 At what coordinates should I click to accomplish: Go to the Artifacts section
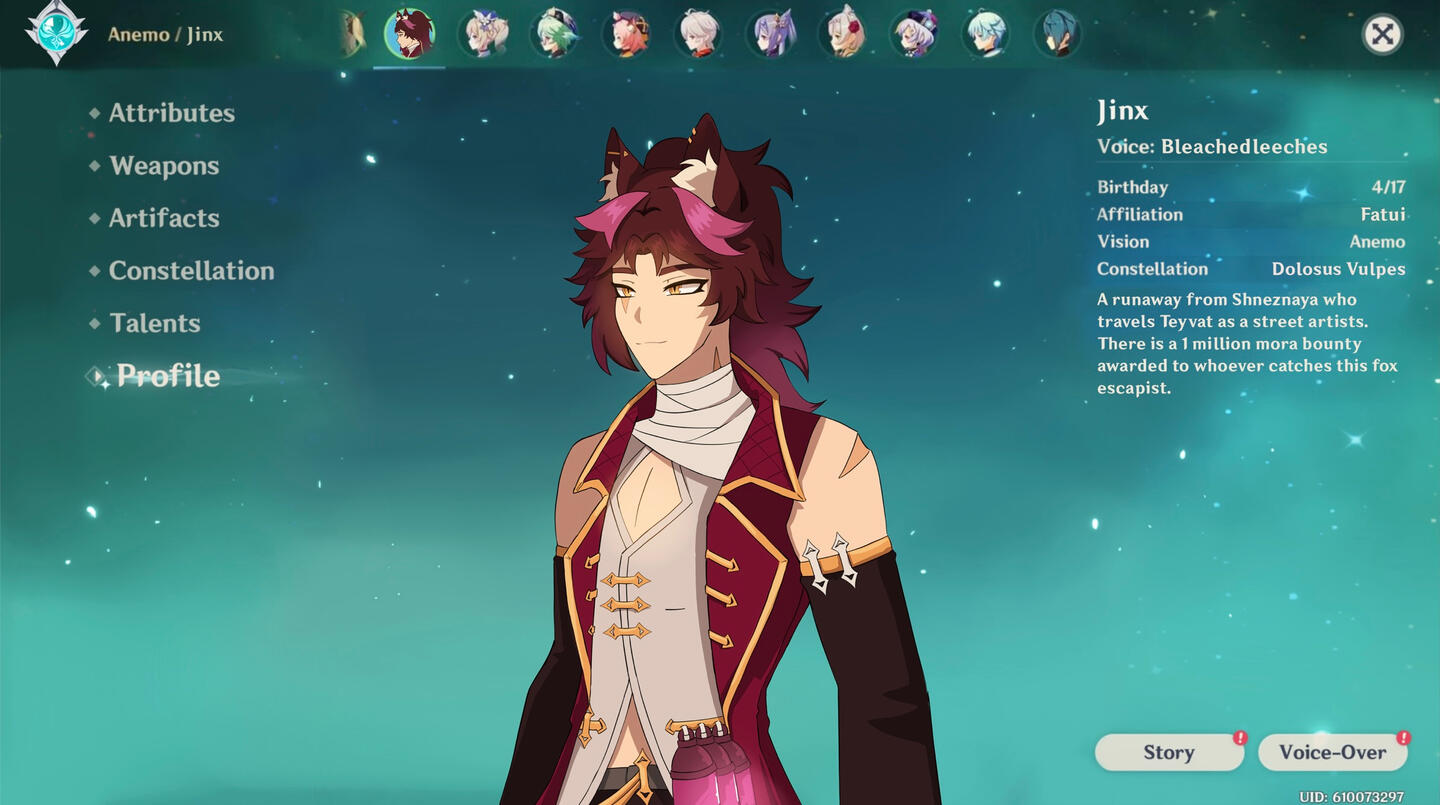164,218
